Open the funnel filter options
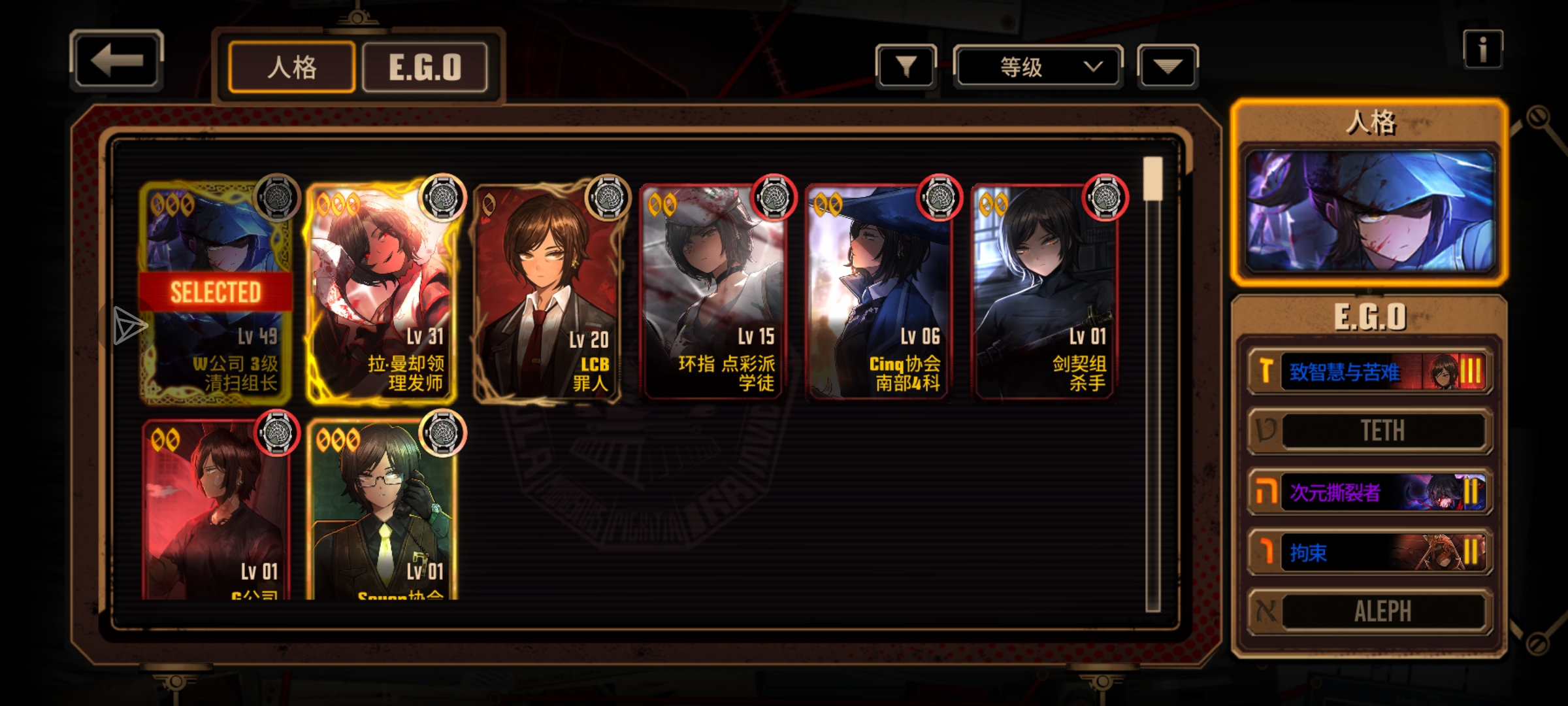The height and width of the screenshot is (706, 1568). pos(906,66)
